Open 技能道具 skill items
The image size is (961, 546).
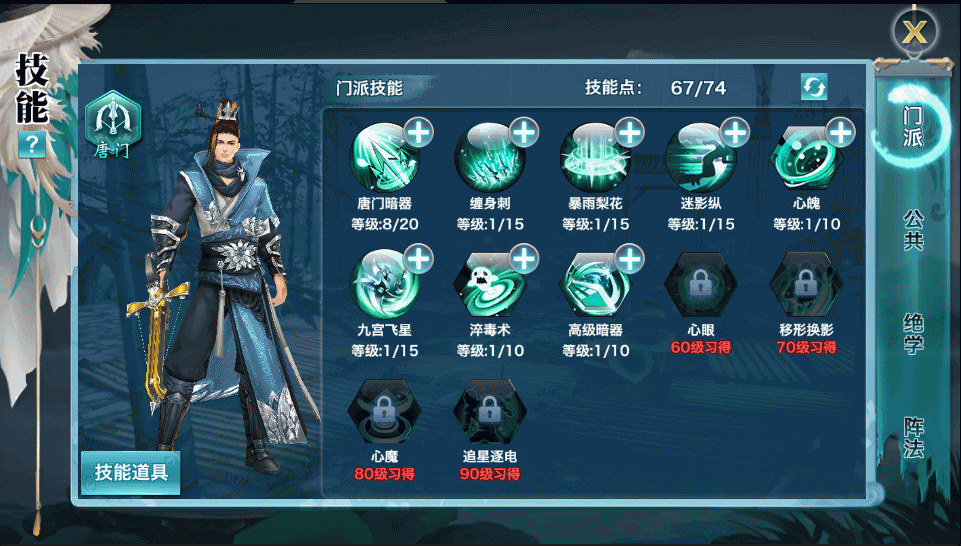(x=131, y=472)
